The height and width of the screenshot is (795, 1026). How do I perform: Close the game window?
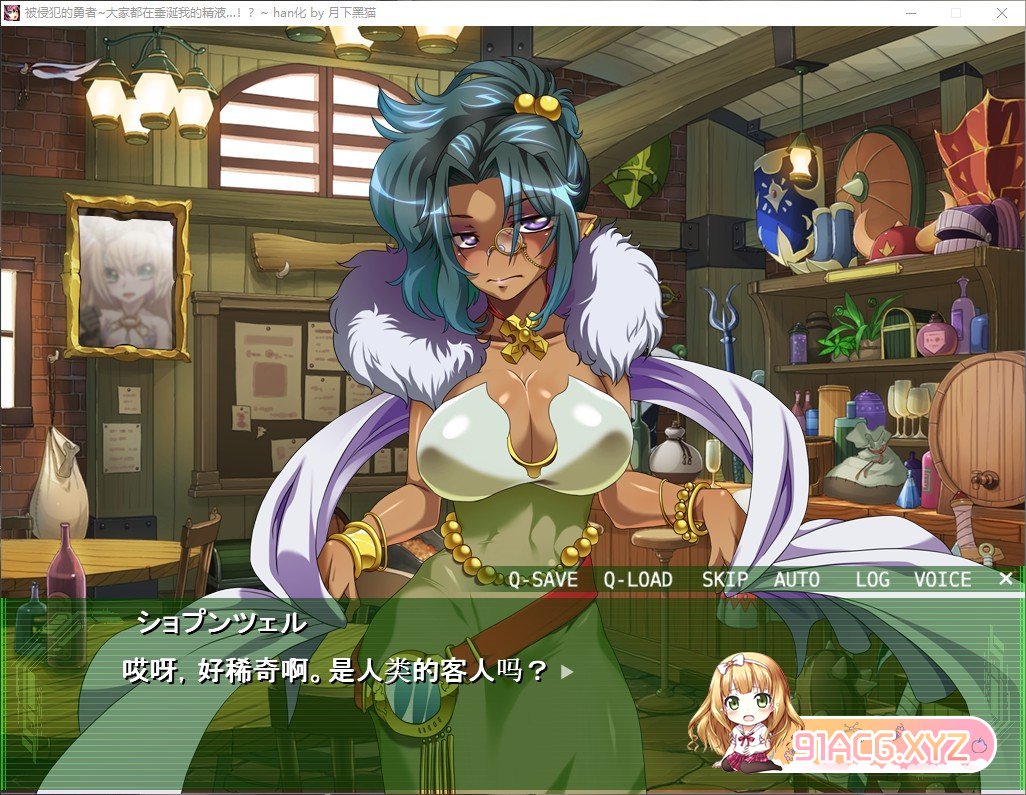click(x=1001, y=12)
